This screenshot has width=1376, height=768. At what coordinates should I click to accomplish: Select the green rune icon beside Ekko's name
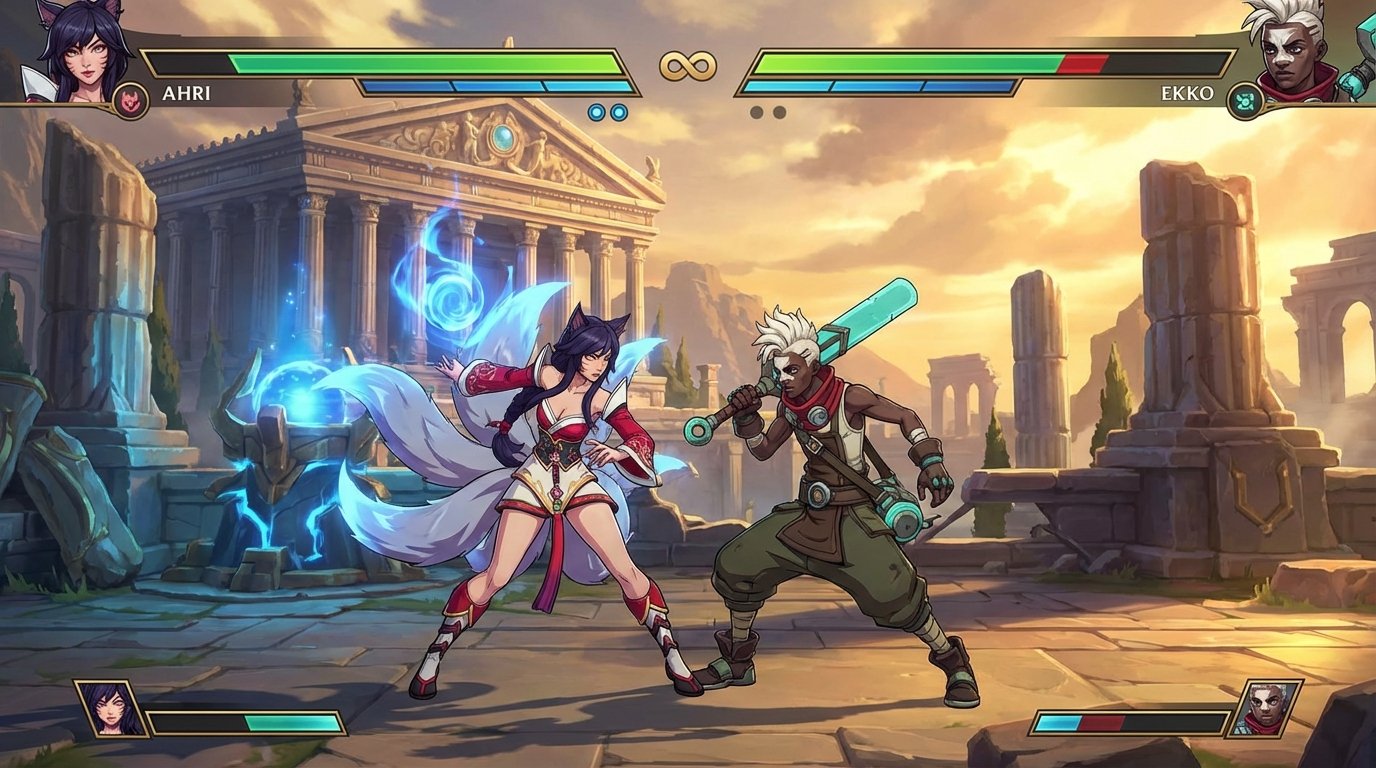pyautogui.click(x=1243, y=97)
